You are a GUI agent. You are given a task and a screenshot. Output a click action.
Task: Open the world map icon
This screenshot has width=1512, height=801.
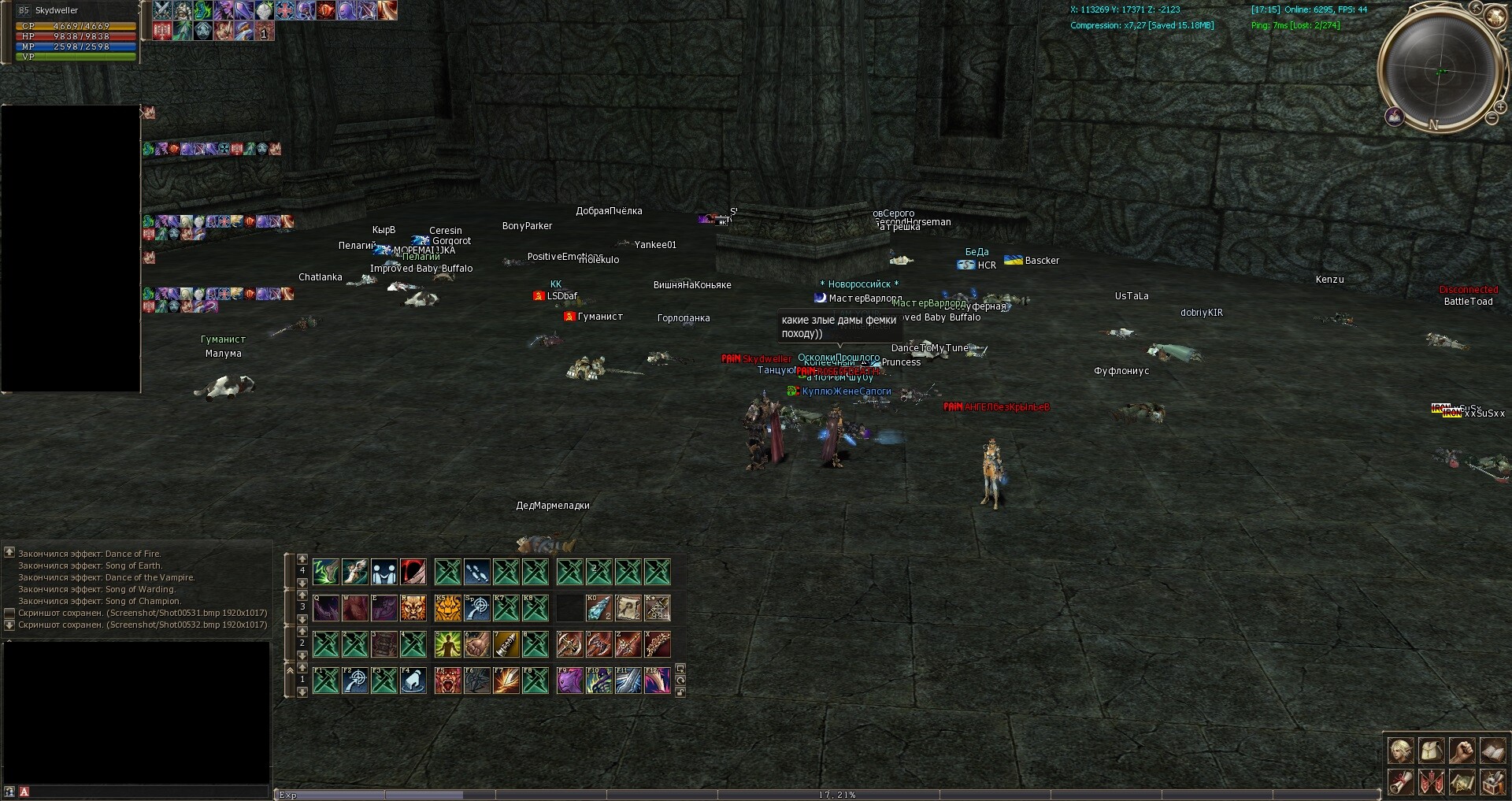(x=1462, y=781)
